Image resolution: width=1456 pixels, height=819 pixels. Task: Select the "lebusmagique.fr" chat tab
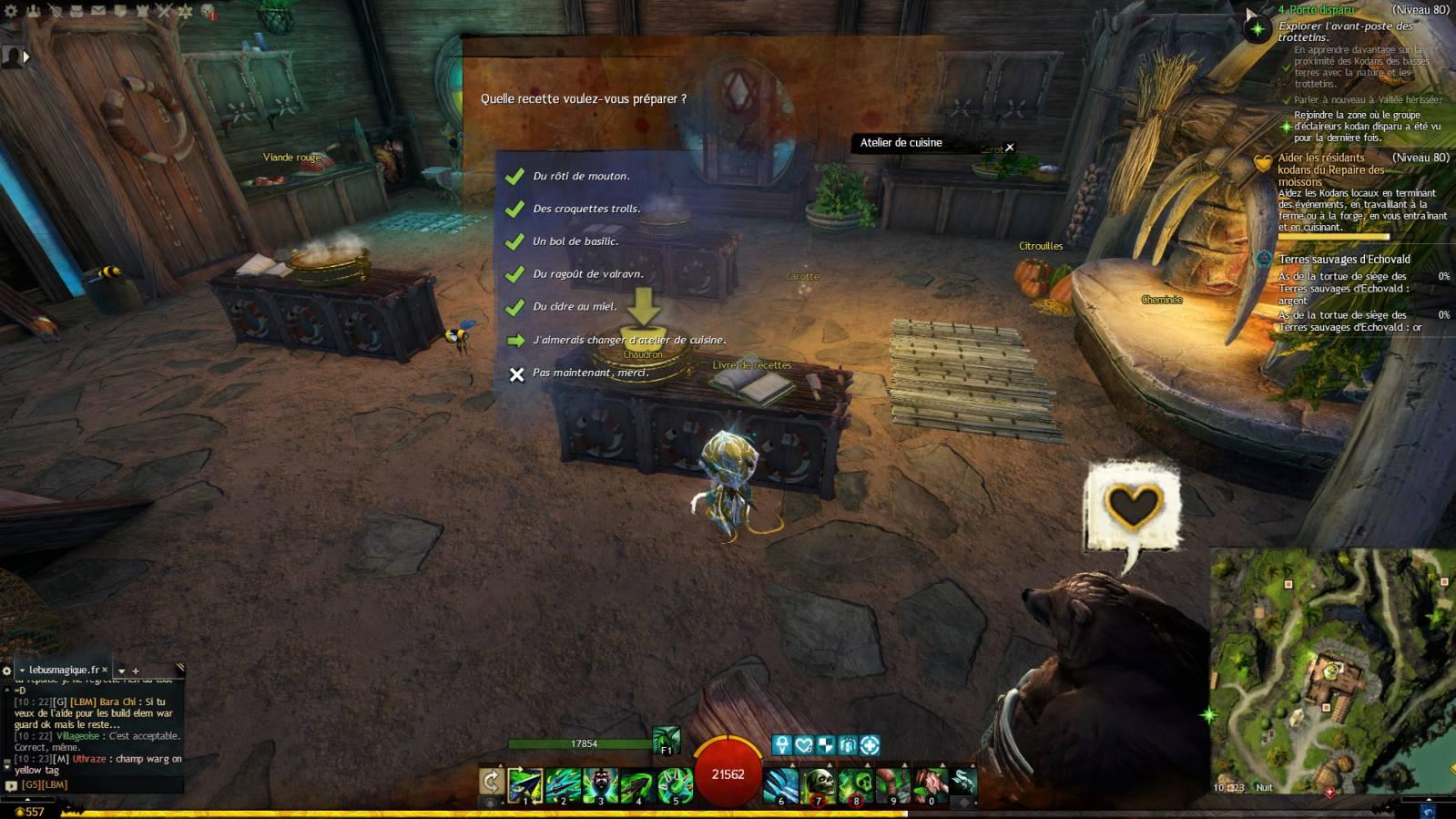(x=64, y=670)
